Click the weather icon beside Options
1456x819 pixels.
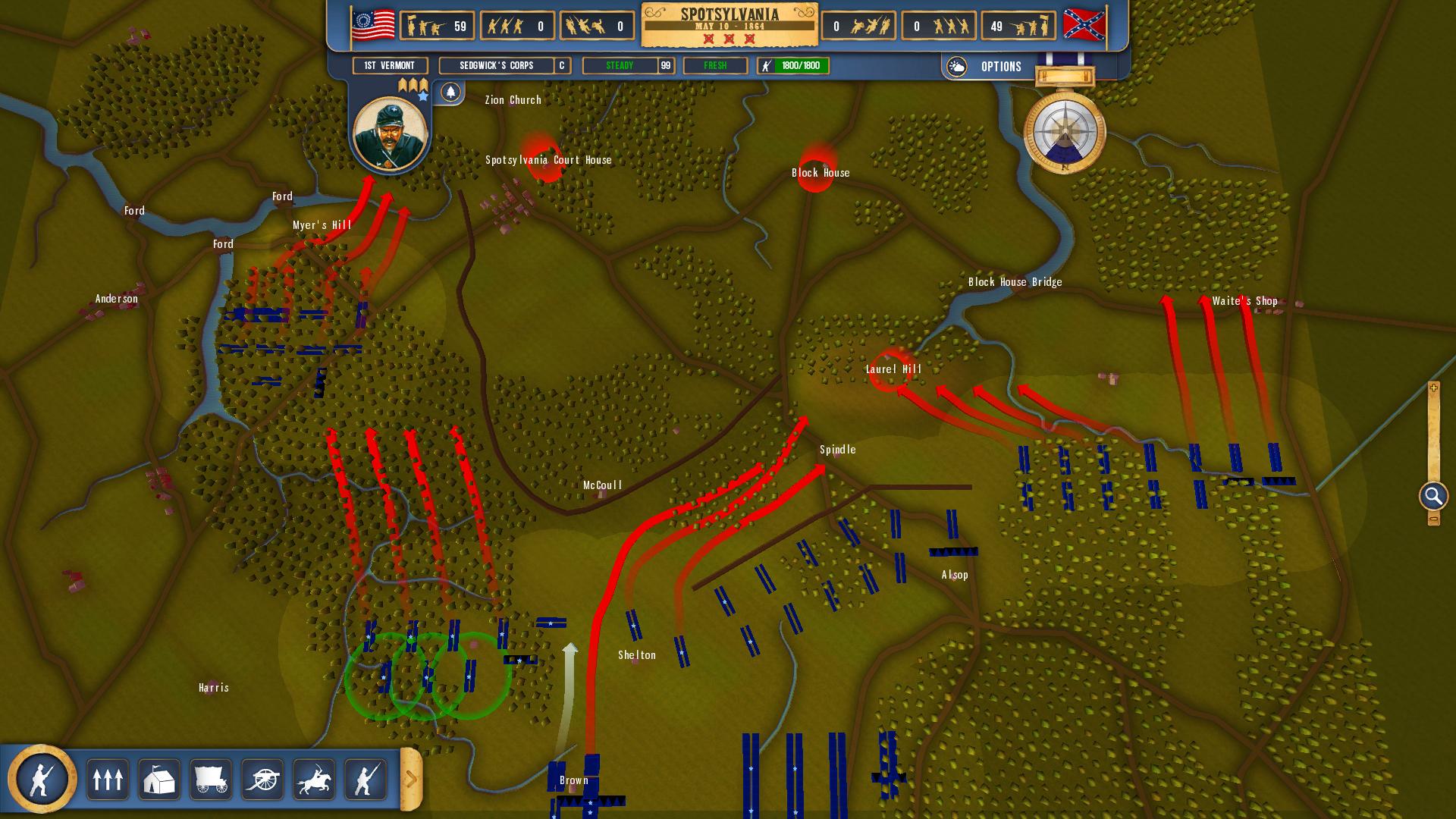pyautogui.click(x=957, y=67)
